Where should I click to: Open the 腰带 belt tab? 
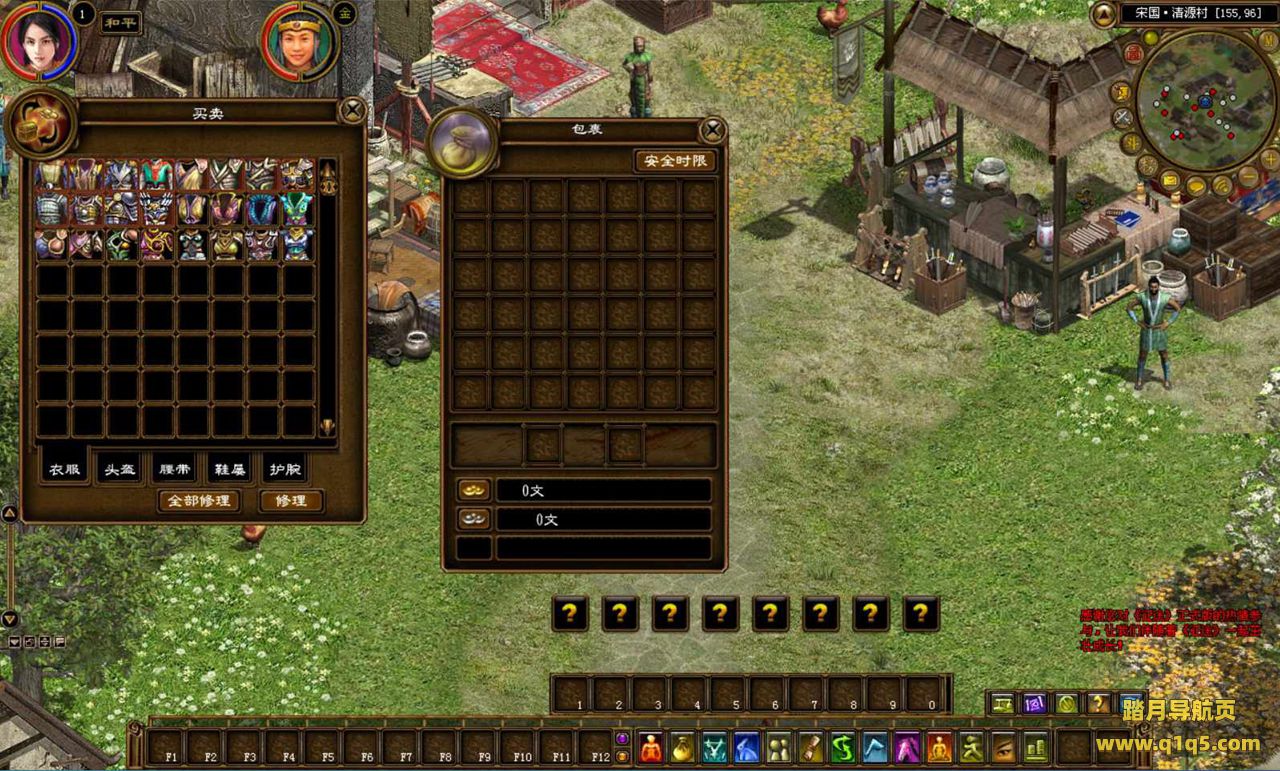[173, 469]
